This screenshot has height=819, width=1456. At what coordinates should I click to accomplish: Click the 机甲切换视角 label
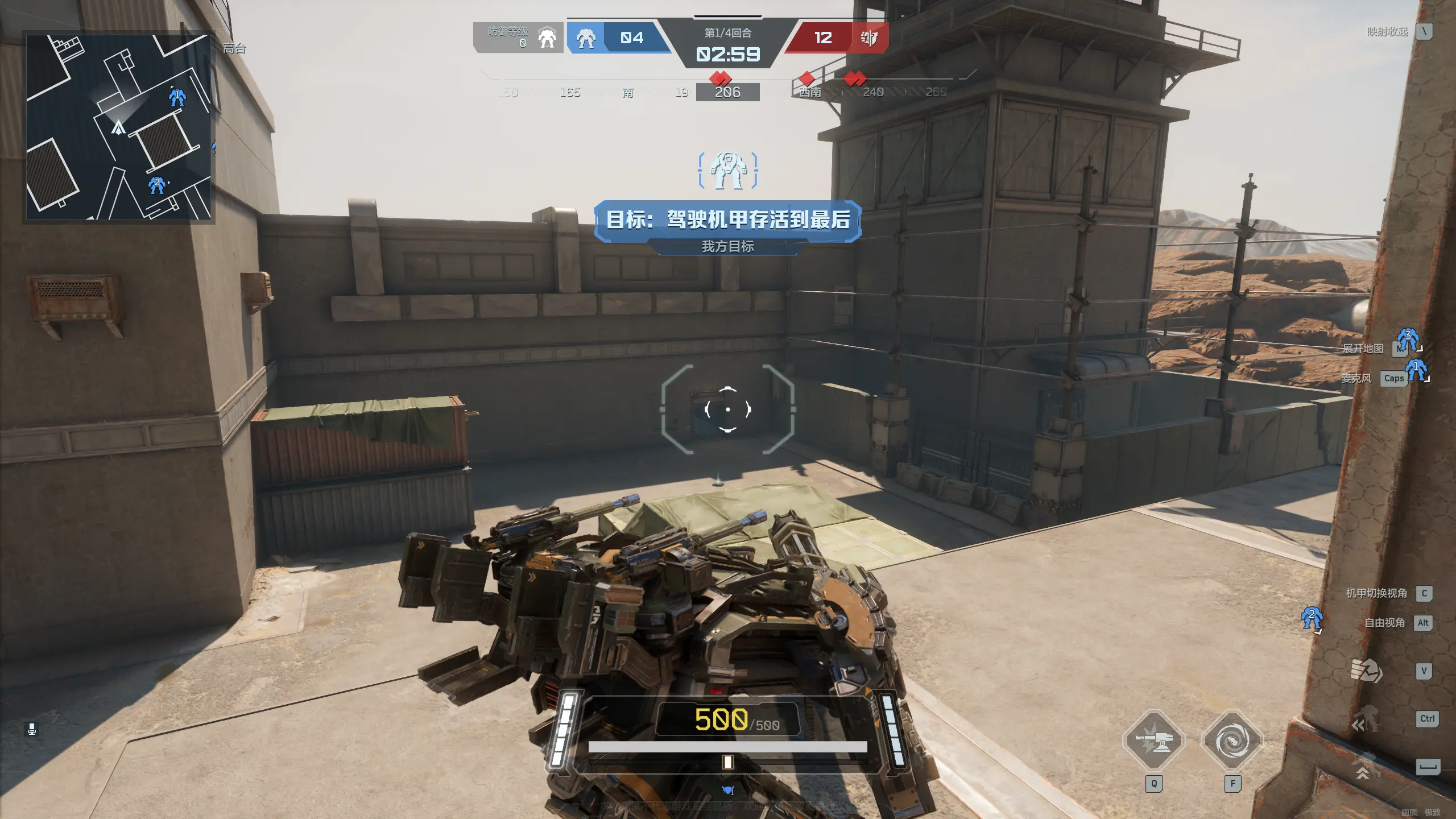pos(1376,593)
